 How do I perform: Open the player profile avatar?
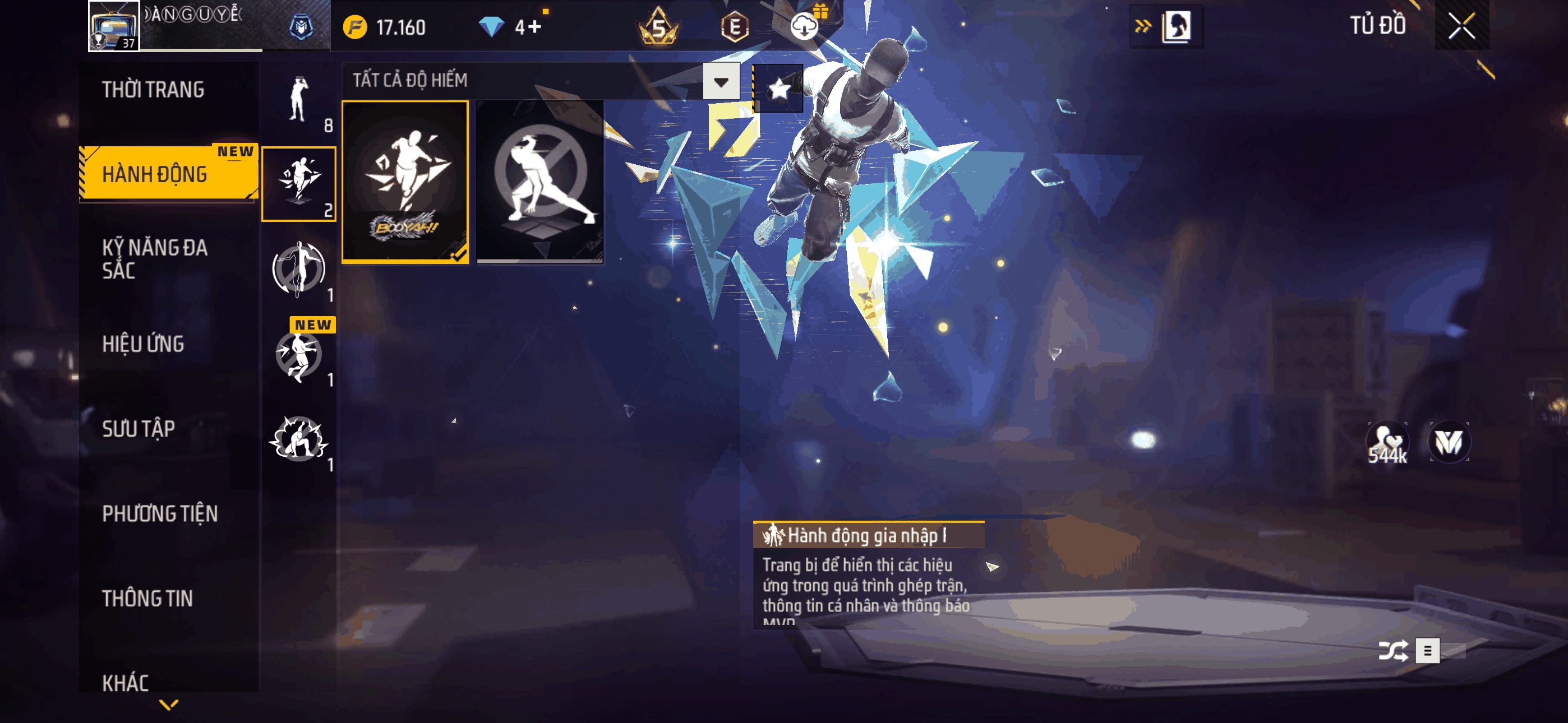(114, 26)
